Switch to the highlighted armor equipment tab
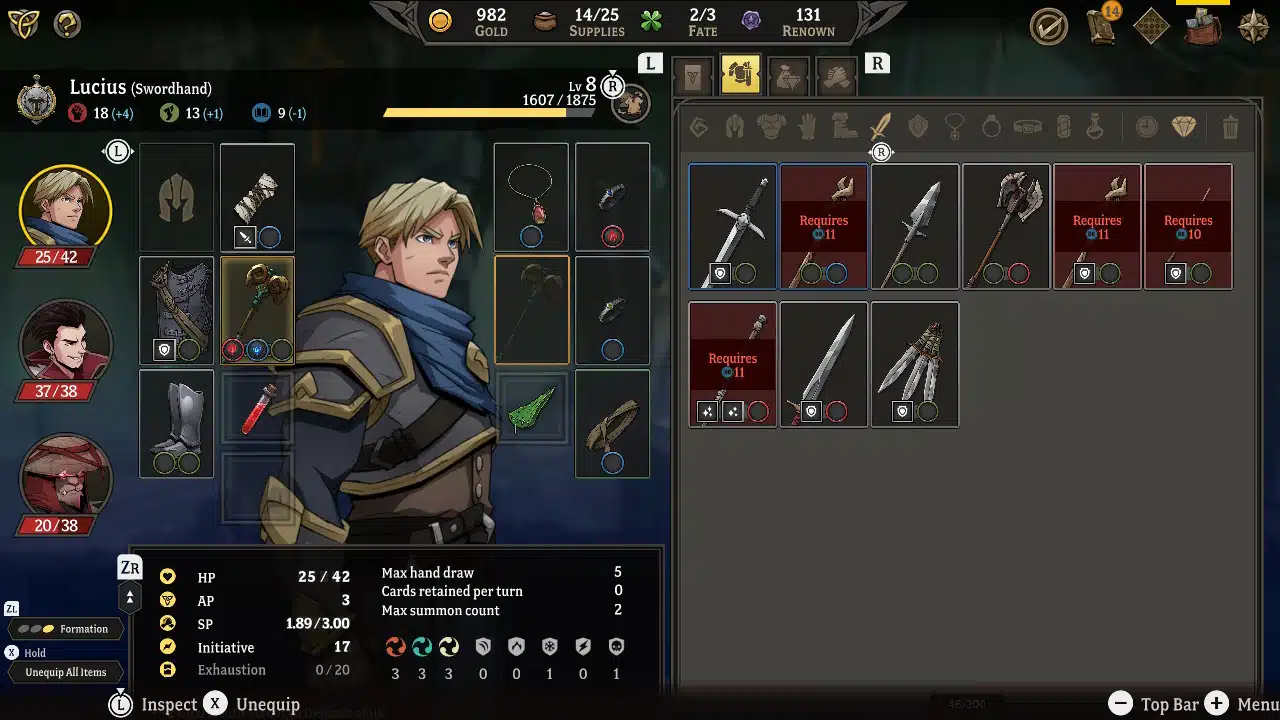This screenshot has height=720, width=1280. click(740, 73)
